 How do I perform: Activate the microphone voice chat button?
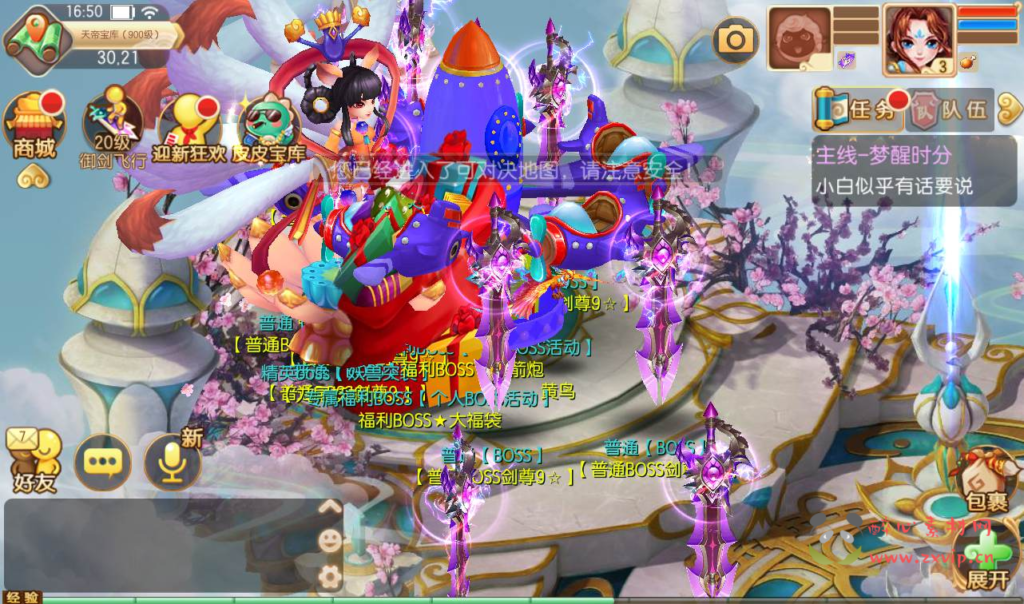pyautogui.click(x=172, y=461)
